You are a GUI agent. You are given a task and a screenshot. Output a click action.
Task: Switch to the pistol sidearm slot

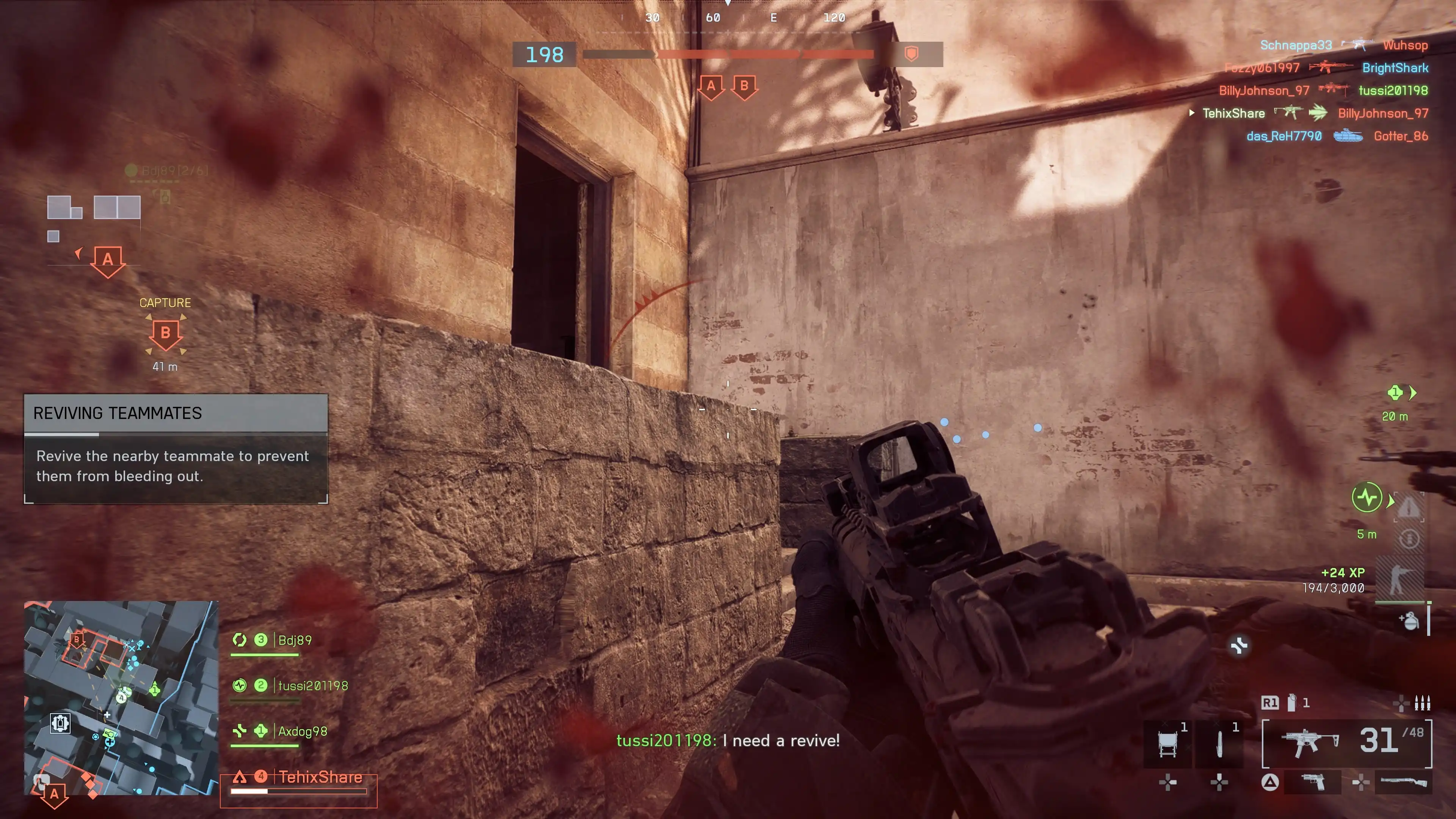(x=1312, y=783)
